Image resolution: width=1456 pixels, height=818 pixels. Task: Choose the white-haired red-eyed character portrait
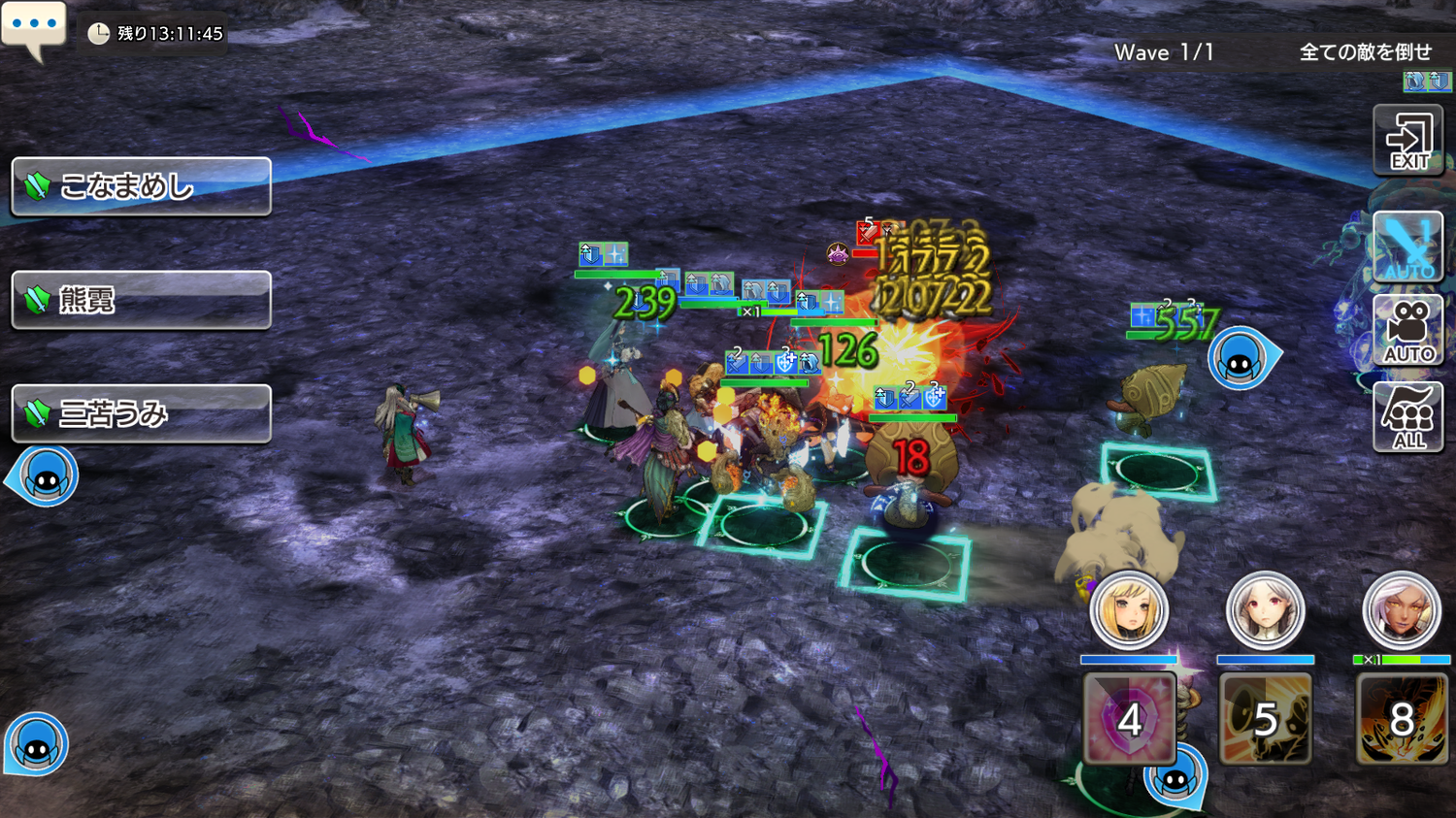click(x=1265, y=611)
